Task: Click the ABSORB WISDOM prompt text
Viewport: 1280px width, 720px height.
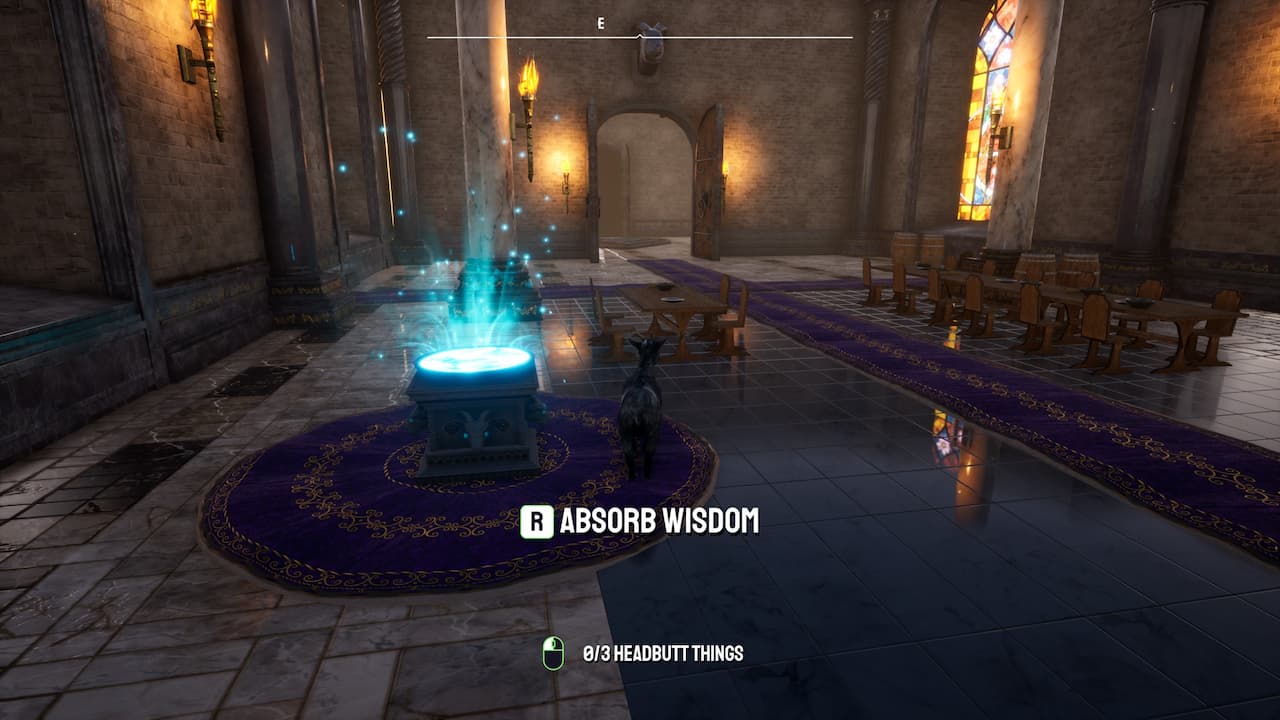Action: (660, 520)
